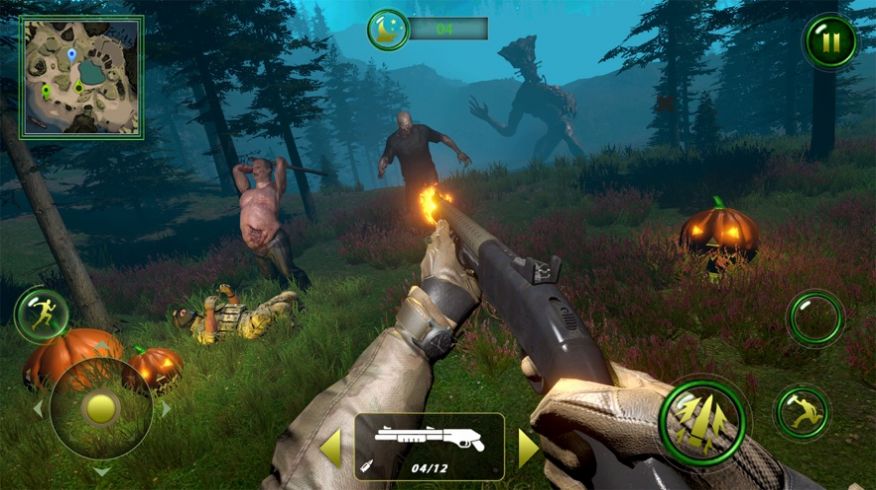Select the shotgun weapon panel
Viewport: 876px width, 490px height.
429,446
